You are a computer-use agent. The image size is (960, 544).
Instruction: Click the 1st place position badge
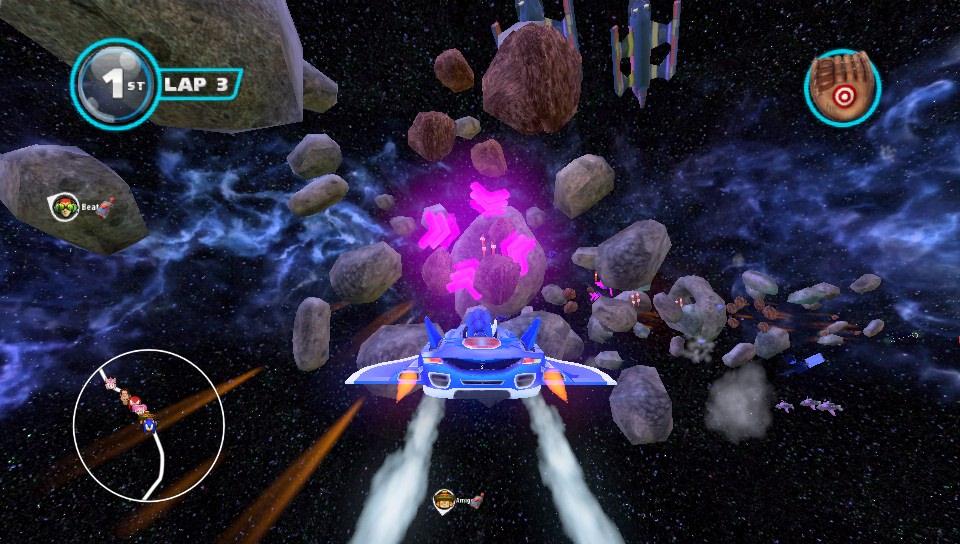click(x=114, y=84)
